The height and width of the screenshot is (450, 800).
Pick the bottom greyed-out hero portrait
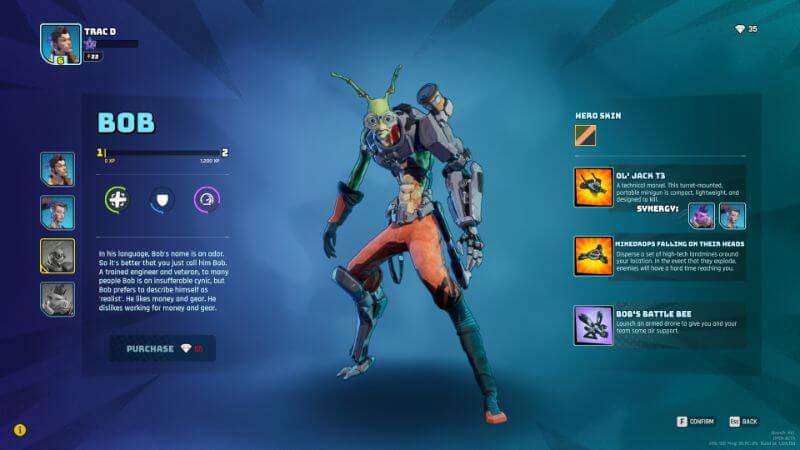click(57, 299)
